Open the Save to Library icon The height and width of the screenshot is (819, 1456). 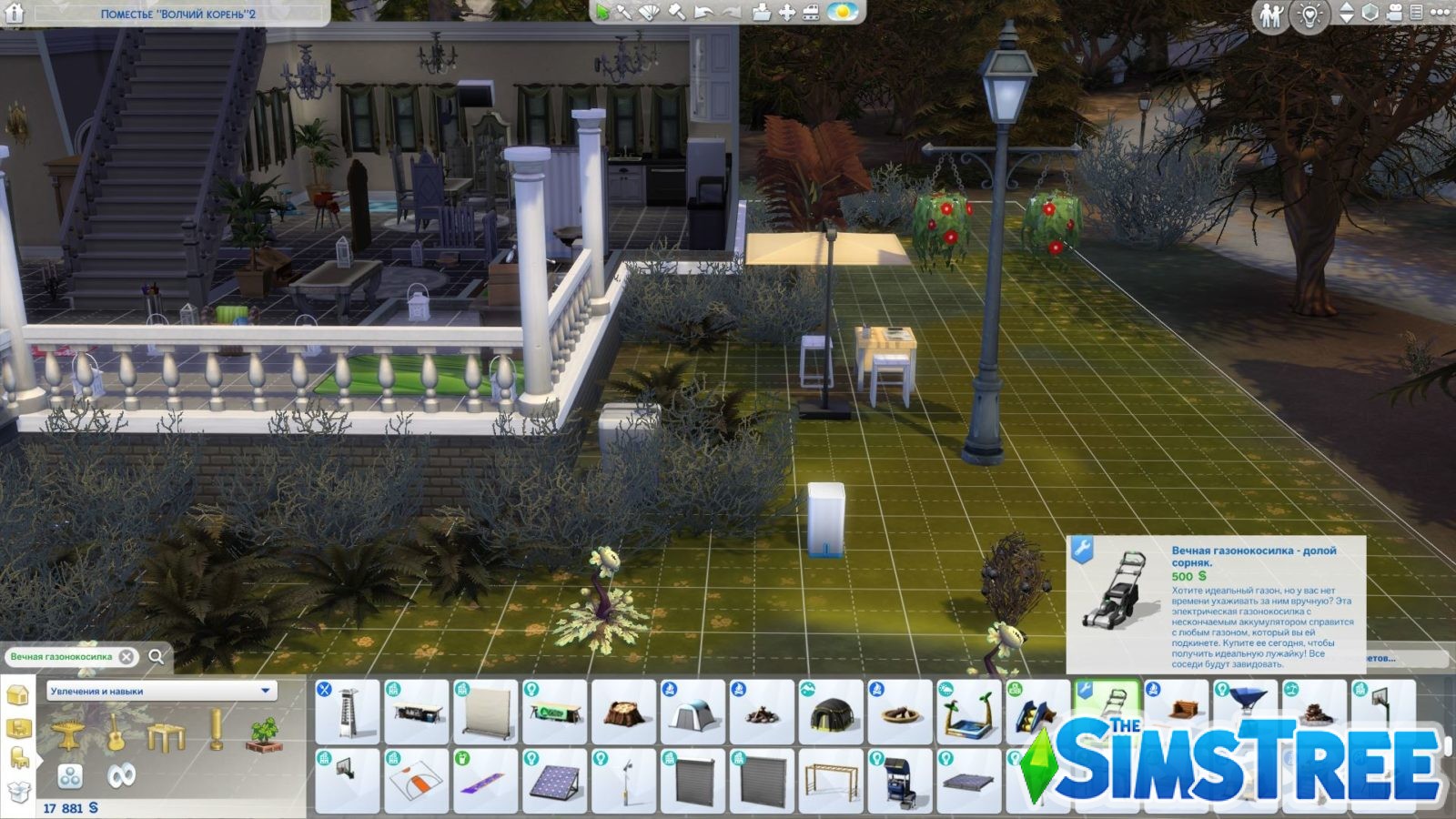click(759, 14)
